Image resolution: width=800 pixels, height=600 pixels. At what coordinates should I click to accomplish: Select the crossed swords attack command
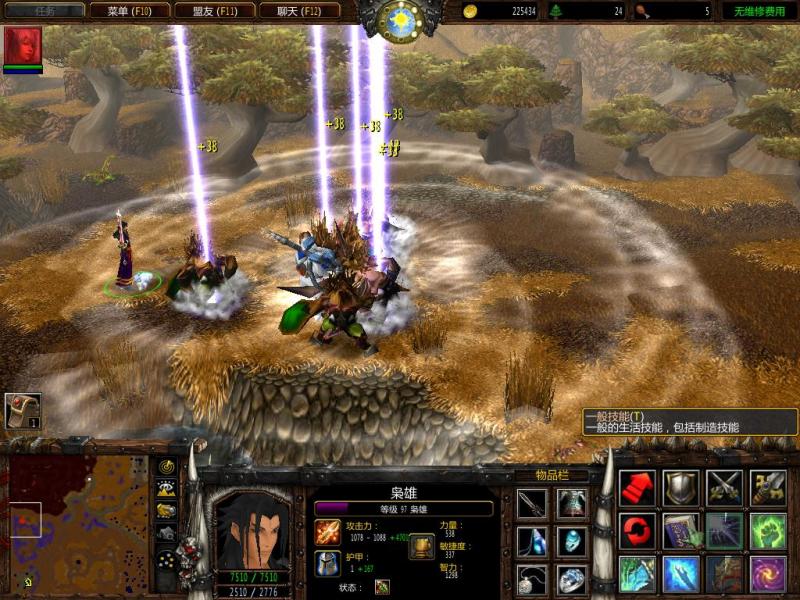coord(725,488)
